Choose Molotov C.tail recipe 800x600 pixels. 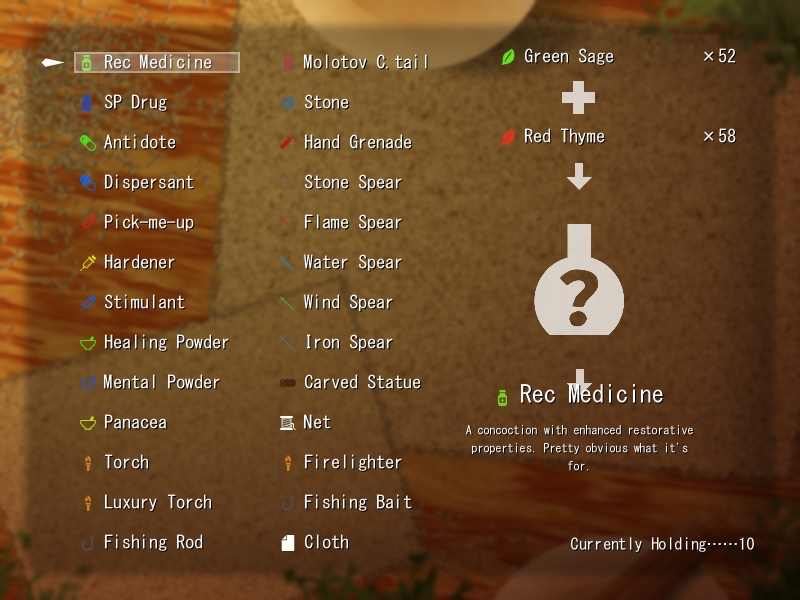[x=365, y=62]
